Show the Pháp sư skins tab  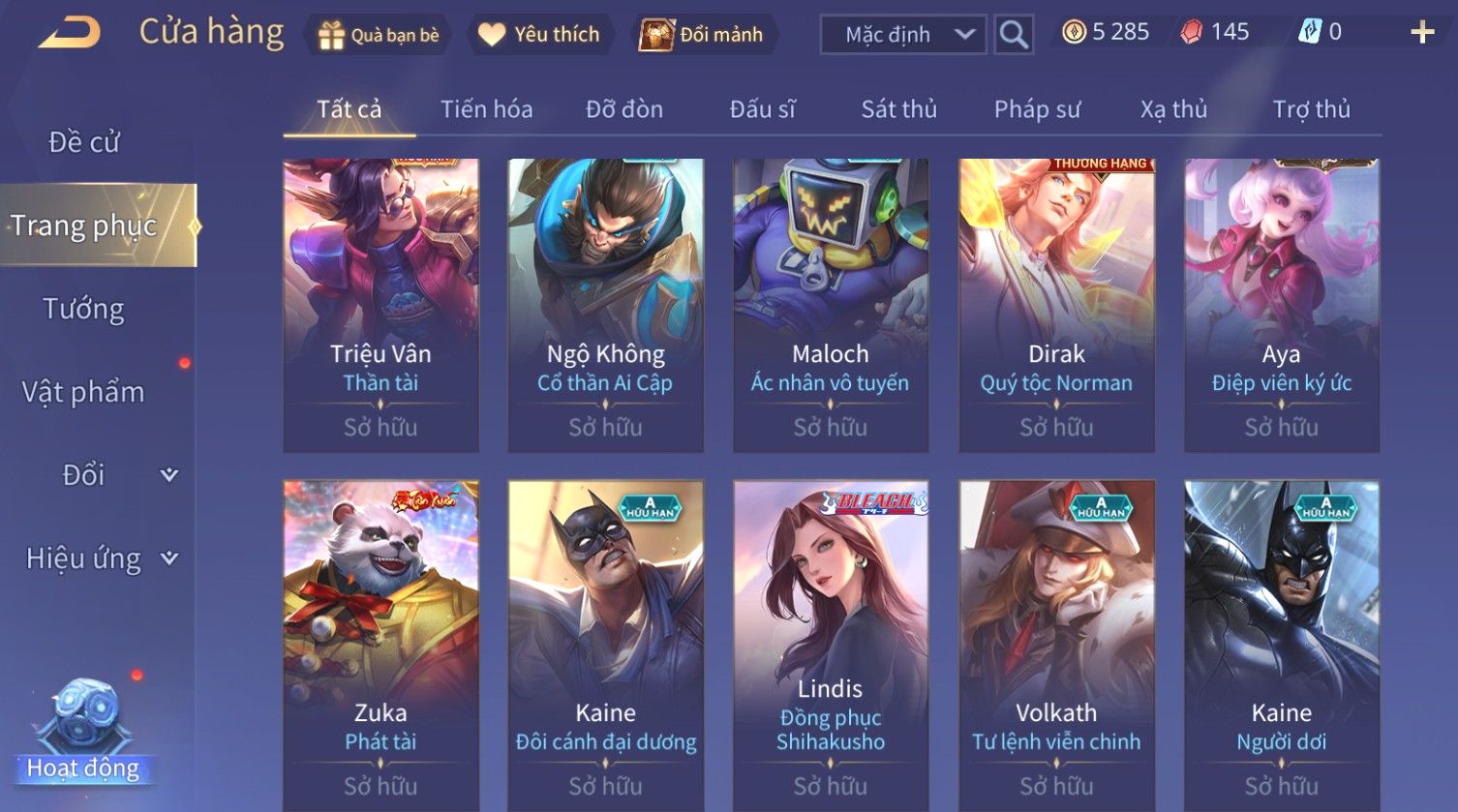[1037, 109]
